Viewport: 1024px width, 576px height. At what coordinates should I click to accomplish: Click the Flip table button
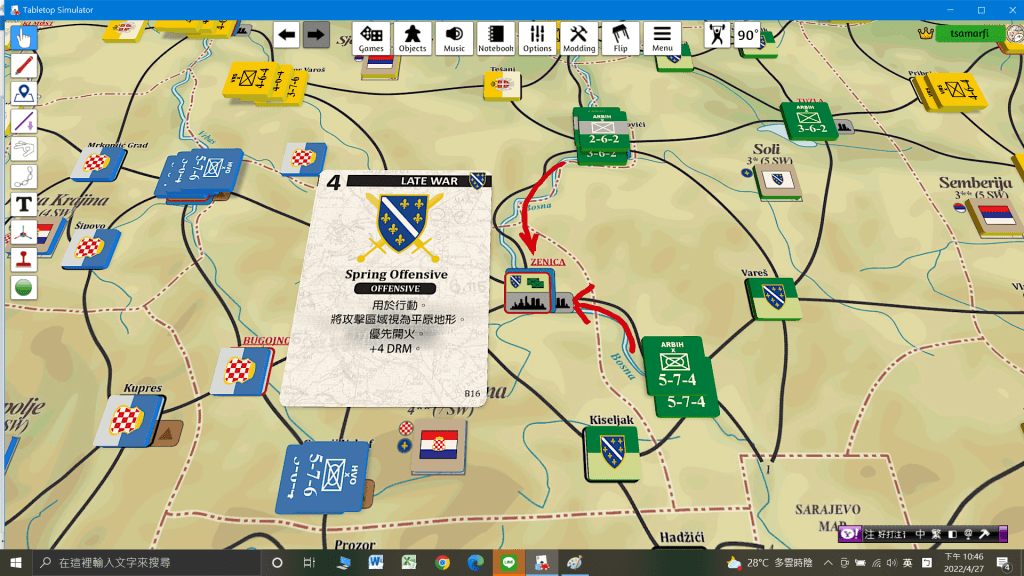coord(620,38)
